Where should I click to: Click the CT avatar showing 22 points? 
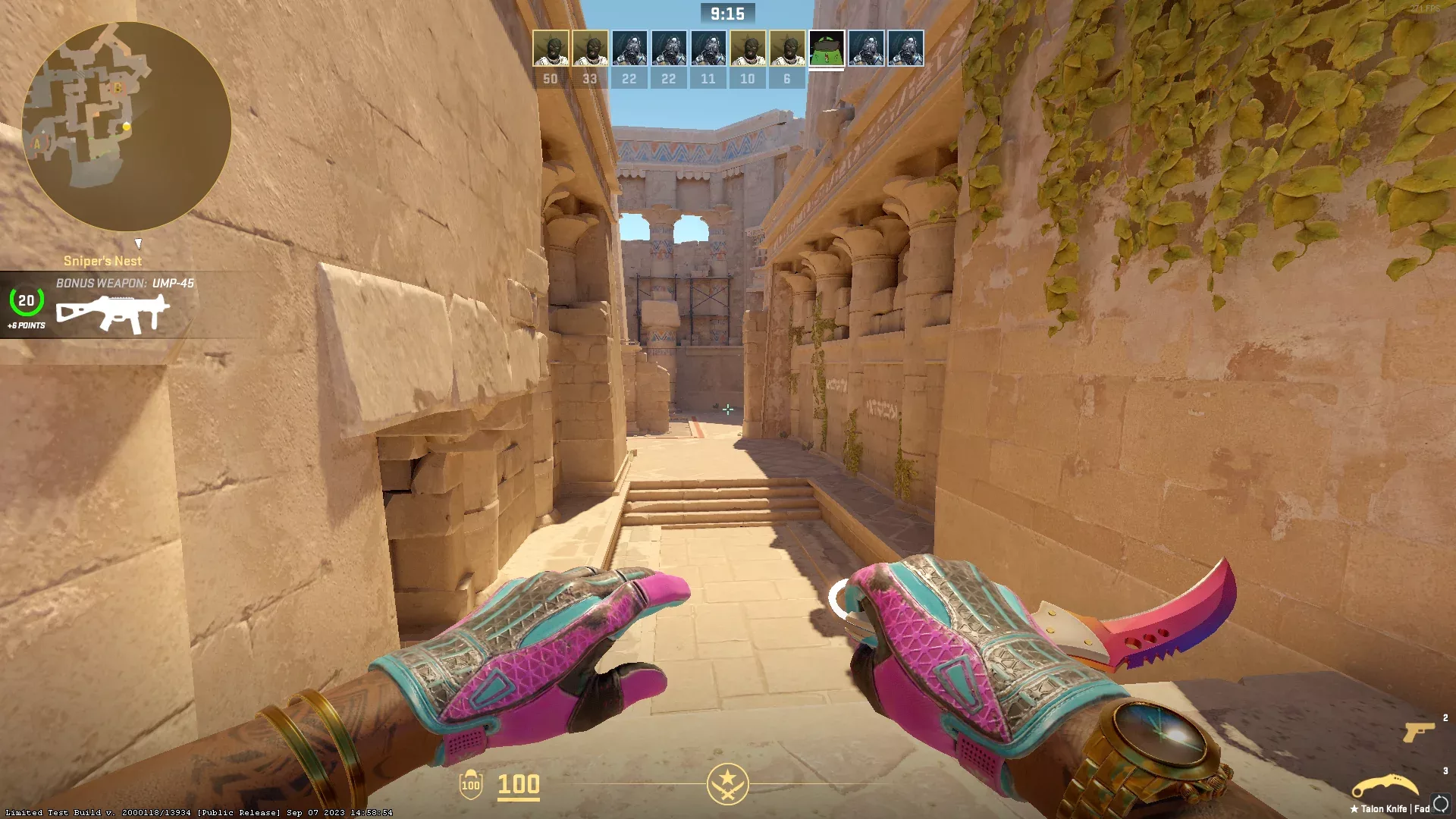click(629, 48)
